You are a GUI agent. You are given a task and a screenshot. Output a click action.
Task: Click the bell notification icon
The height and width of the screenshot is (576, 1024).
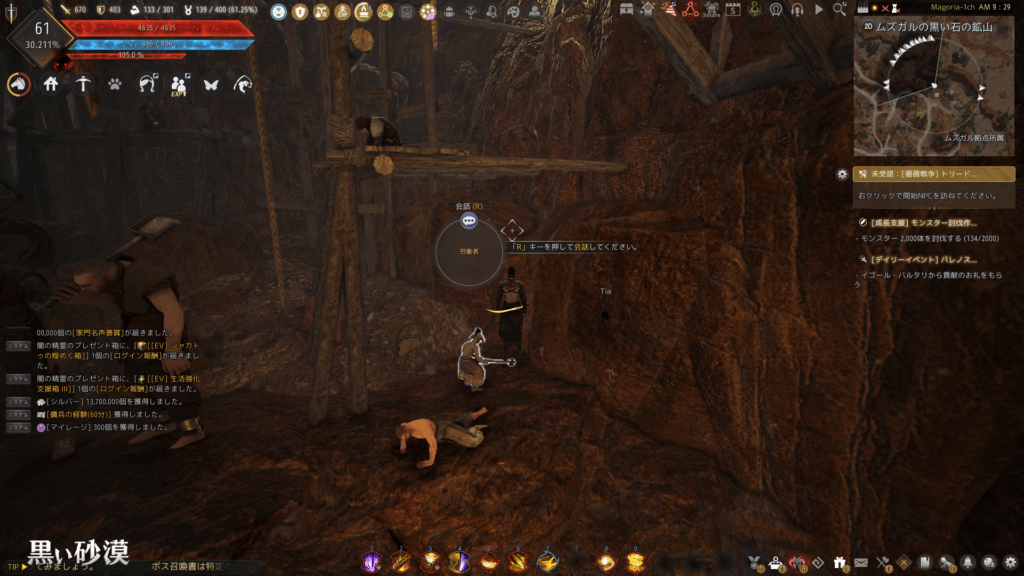tap(968, 562)
